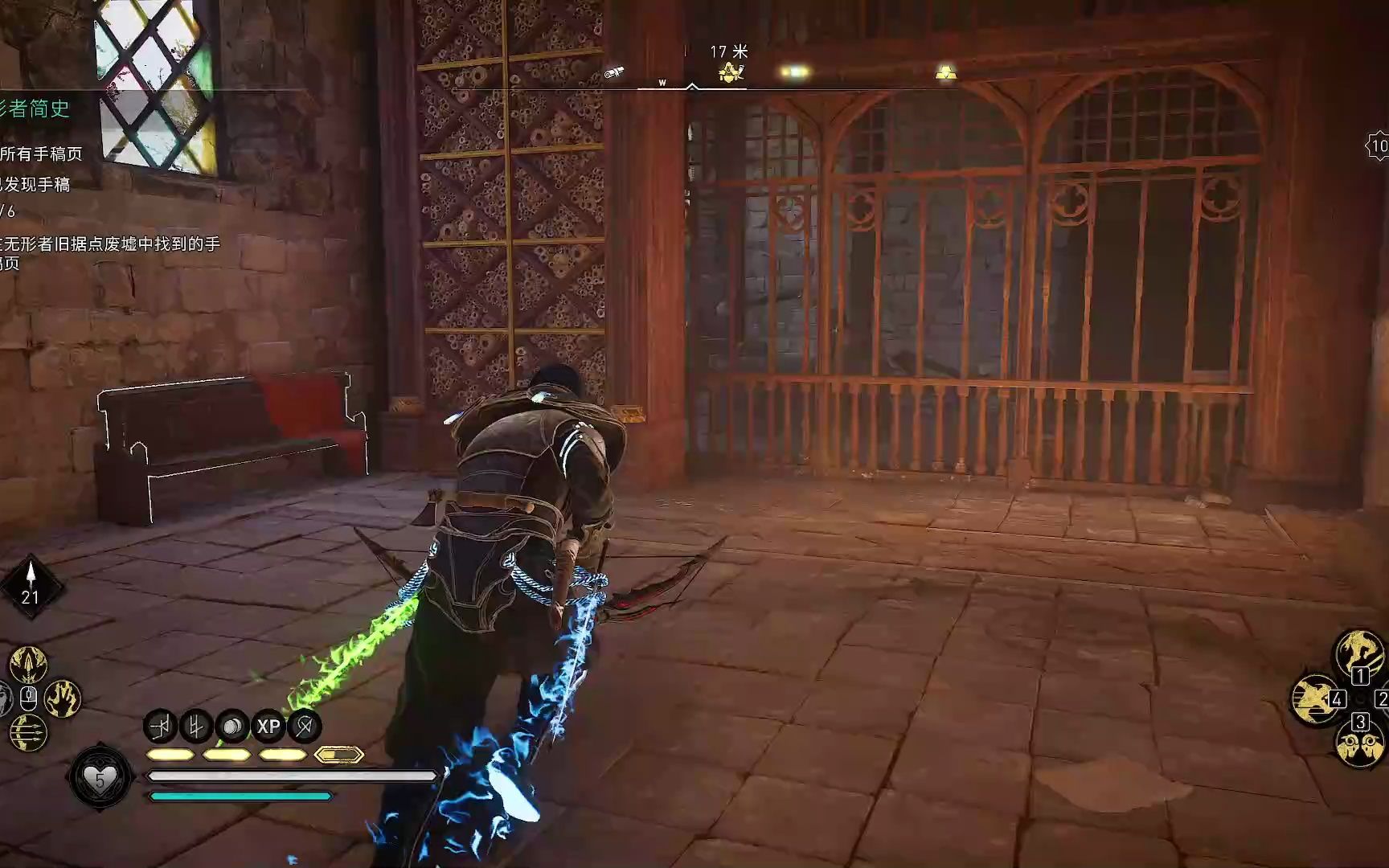This screenshot has width=1389, height=868.
Task: Select the gold ingot marker on the compass
Action: [x=946, y=73]
